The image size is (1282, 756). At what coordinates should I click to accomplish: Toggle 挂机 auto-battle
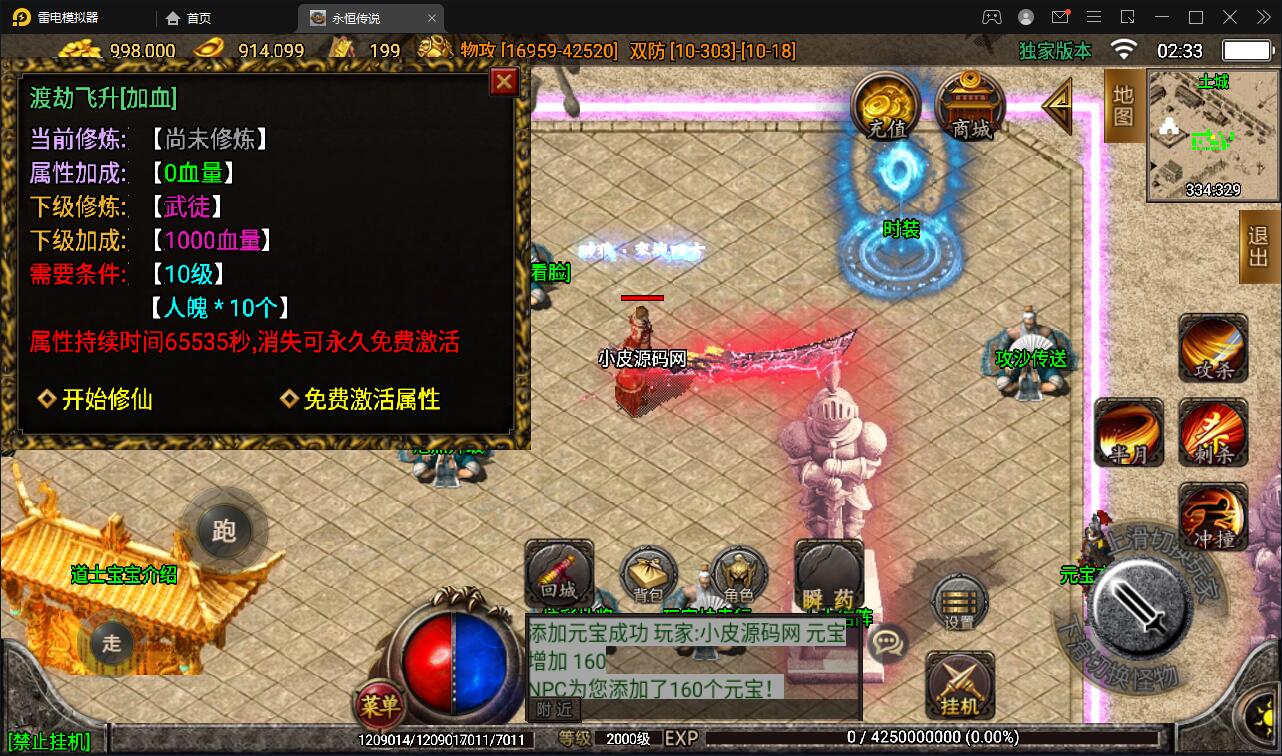point(959,686)
